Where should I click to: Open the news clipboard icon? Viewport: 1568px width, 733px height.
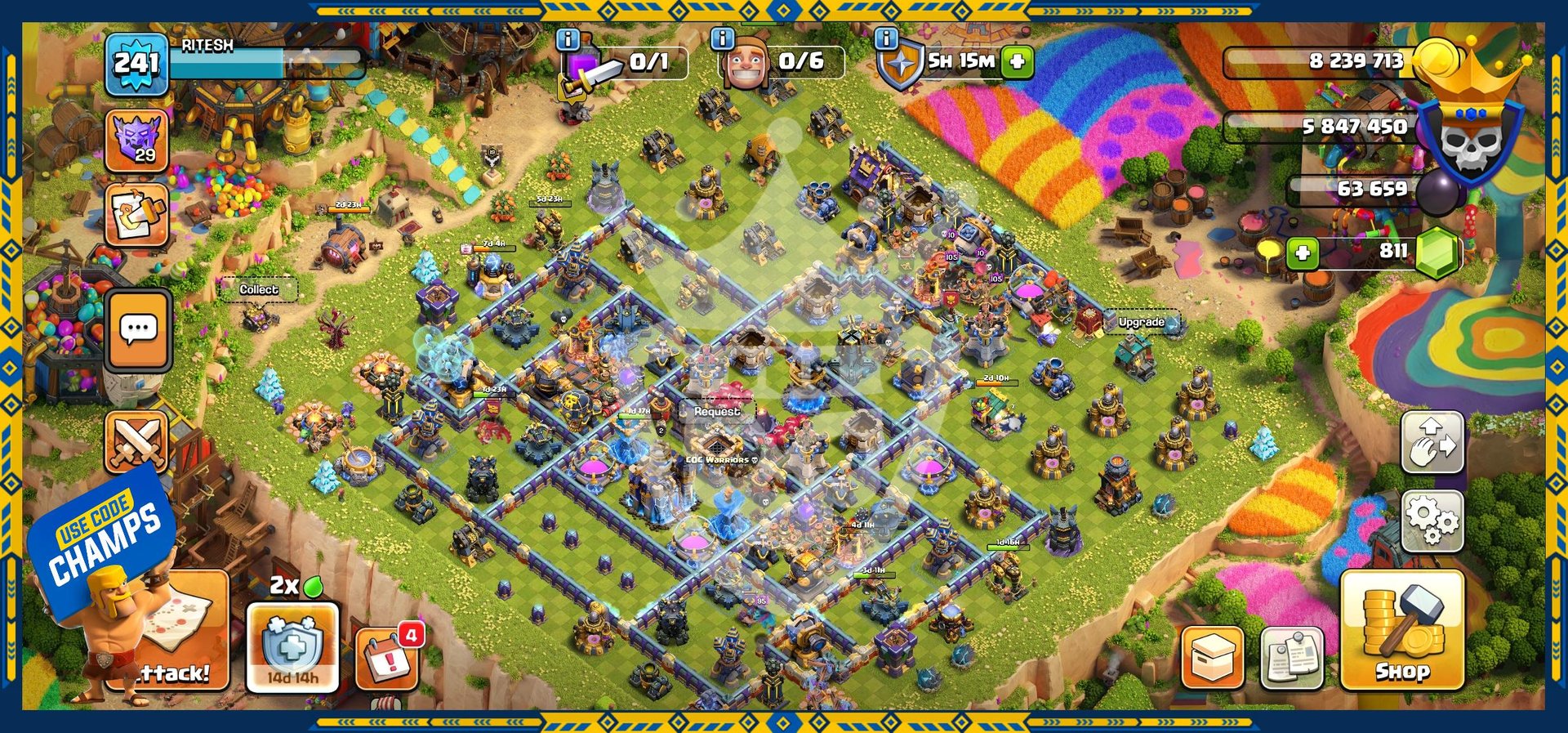pyautogui.click(x=136, y=215)
